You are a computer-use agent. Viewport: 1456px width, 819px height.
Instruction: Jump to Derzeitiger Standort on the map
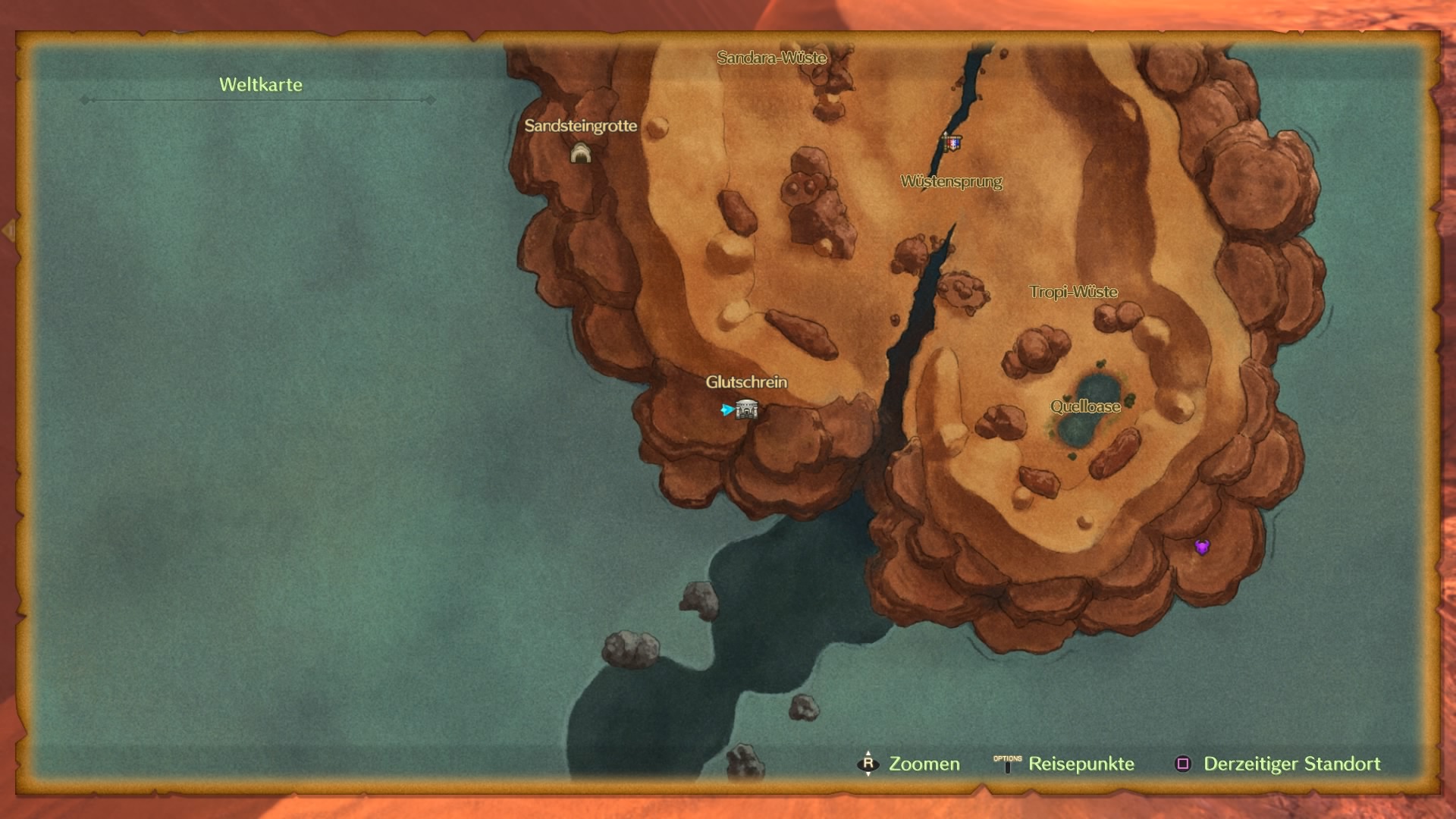1278,764
